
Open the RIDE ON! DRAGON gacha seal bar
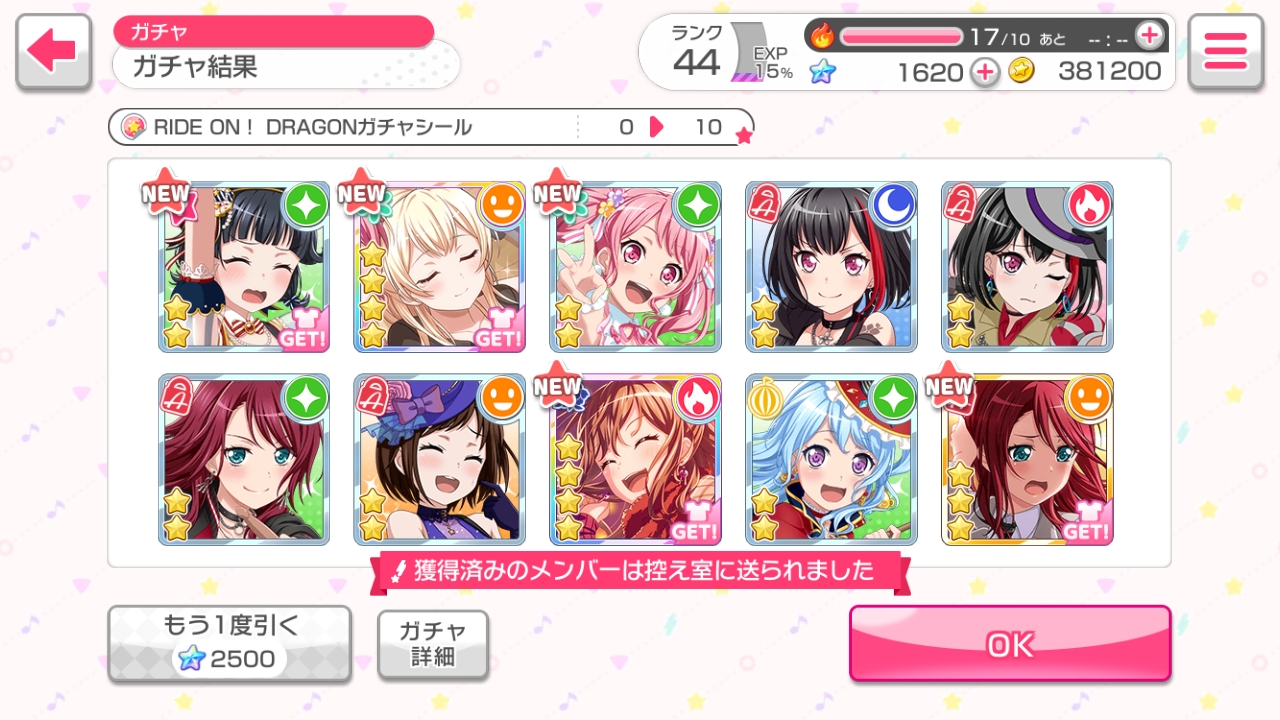[430, 127]
